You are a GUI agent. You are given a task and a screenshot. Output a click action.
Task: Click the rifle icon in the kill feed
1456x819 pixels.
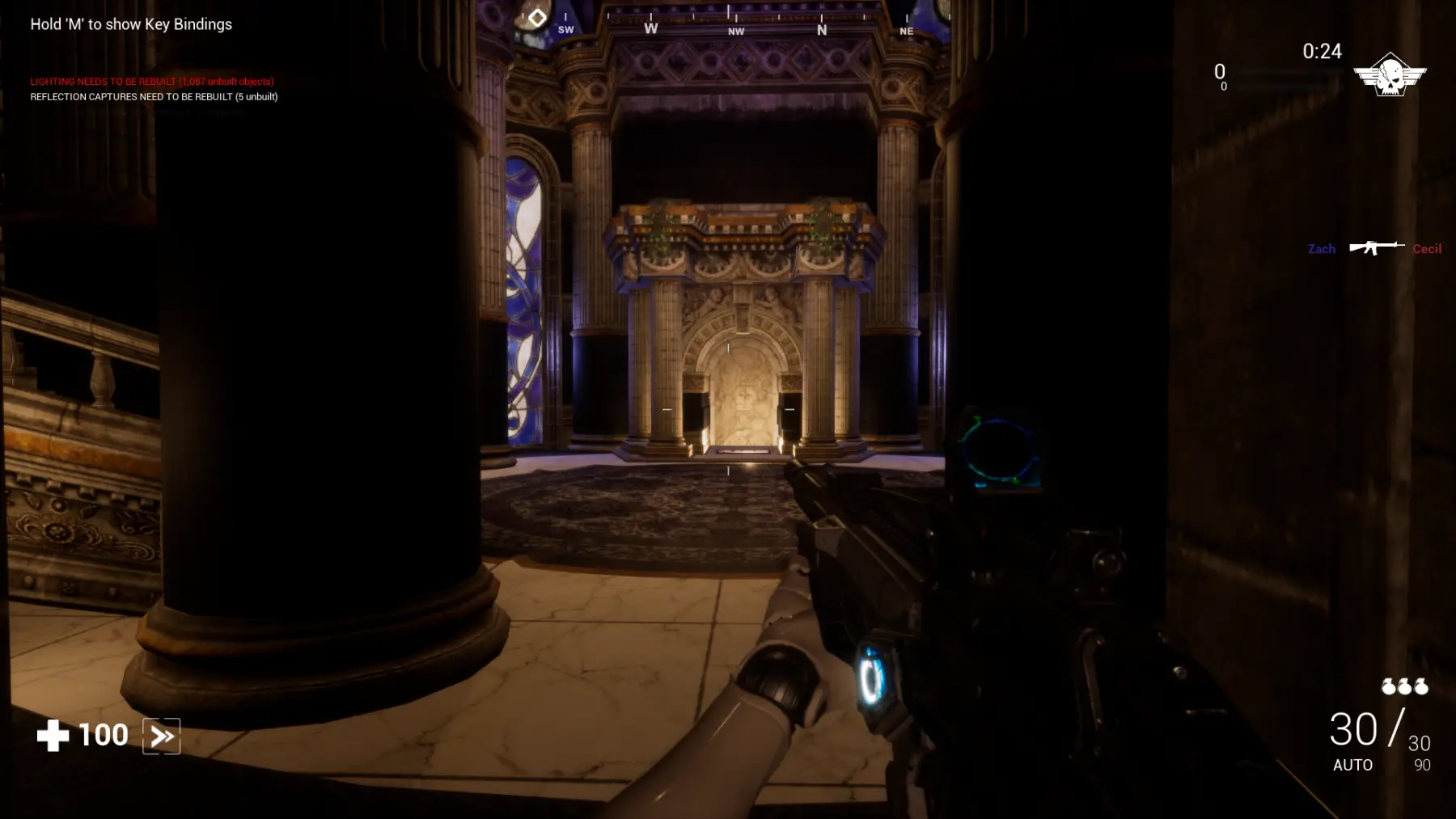pyautogui.click(x=1375, y=247)
